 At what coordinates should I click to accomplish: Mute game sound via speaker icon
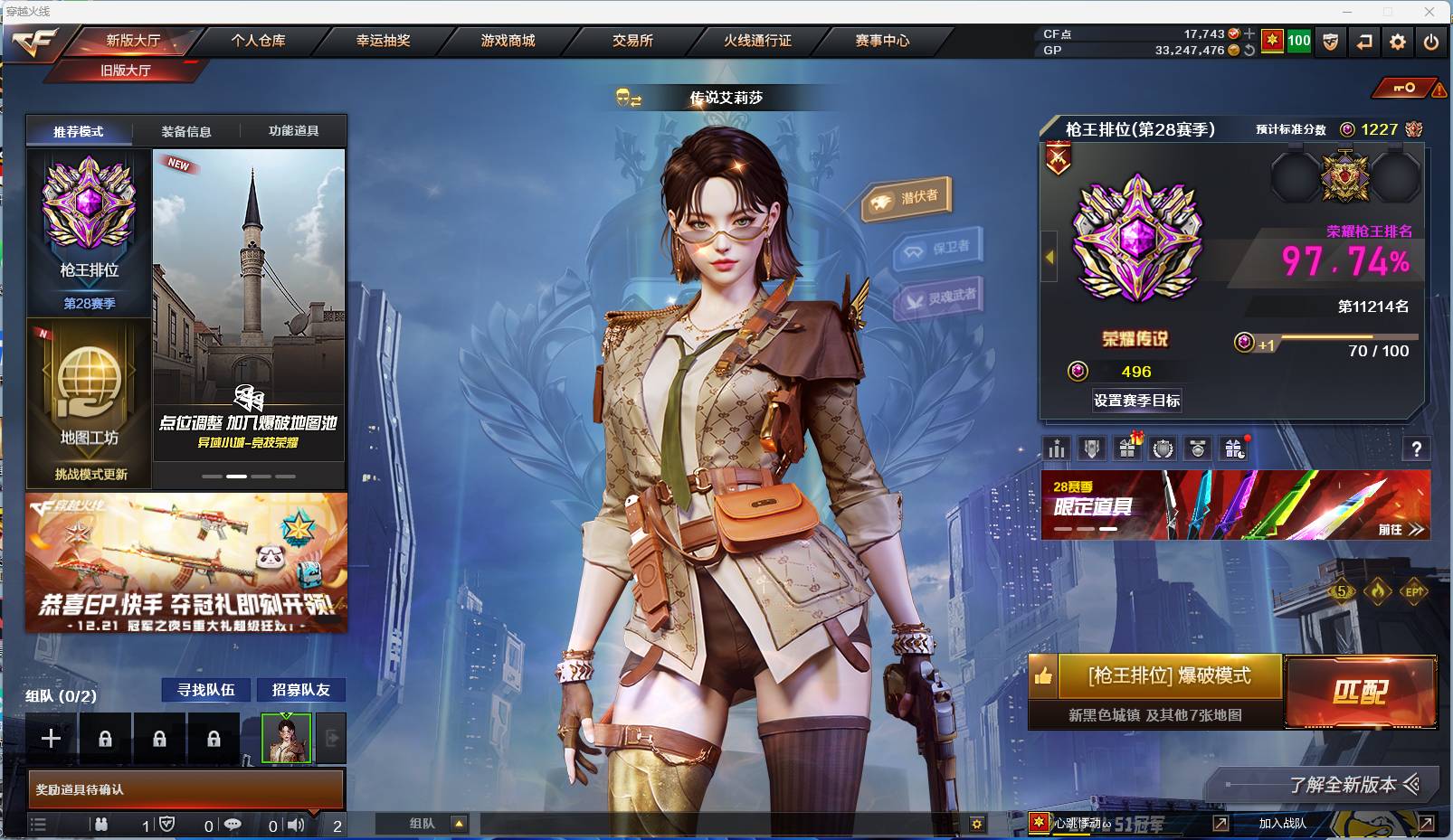point(296,825)
